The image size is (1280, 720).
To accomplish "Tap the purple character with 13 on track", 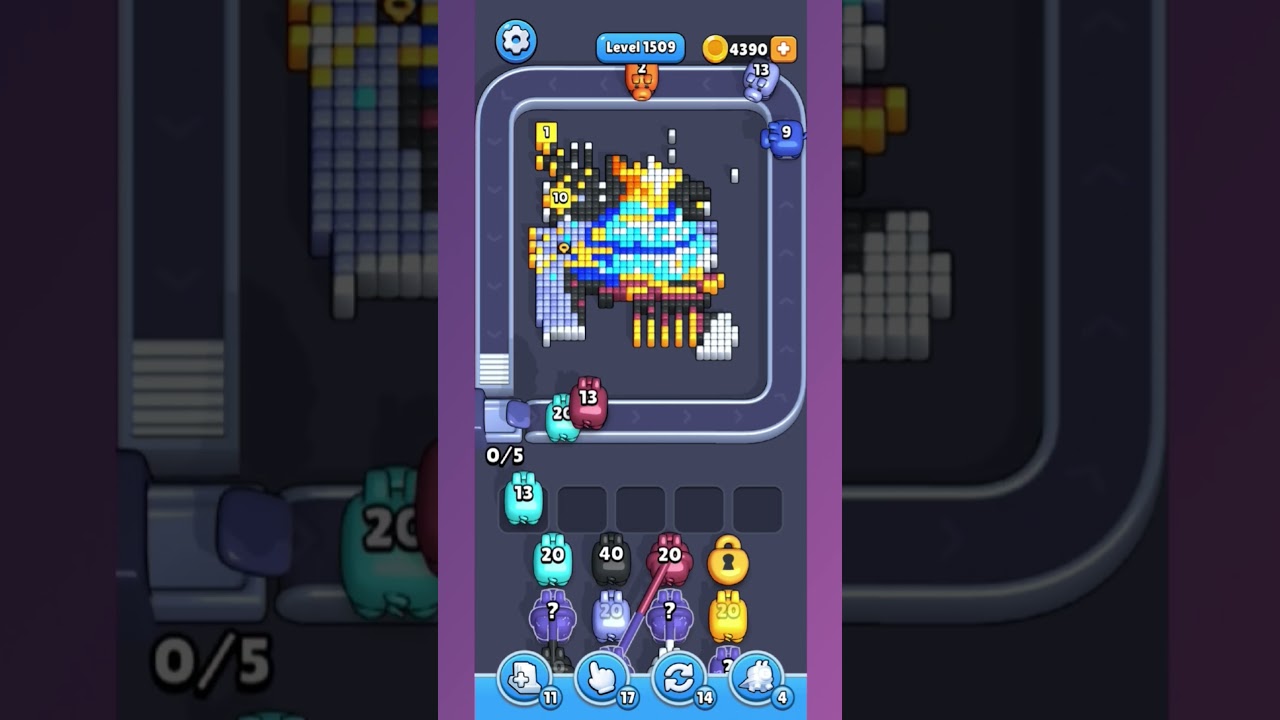I will [x=760, y=80].
